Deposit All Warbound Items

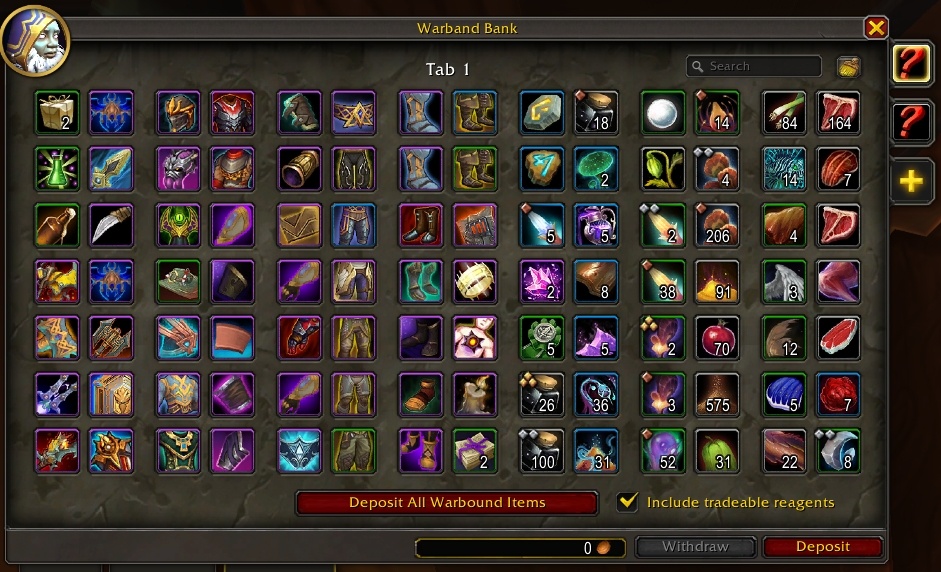(x=447, y=502)
